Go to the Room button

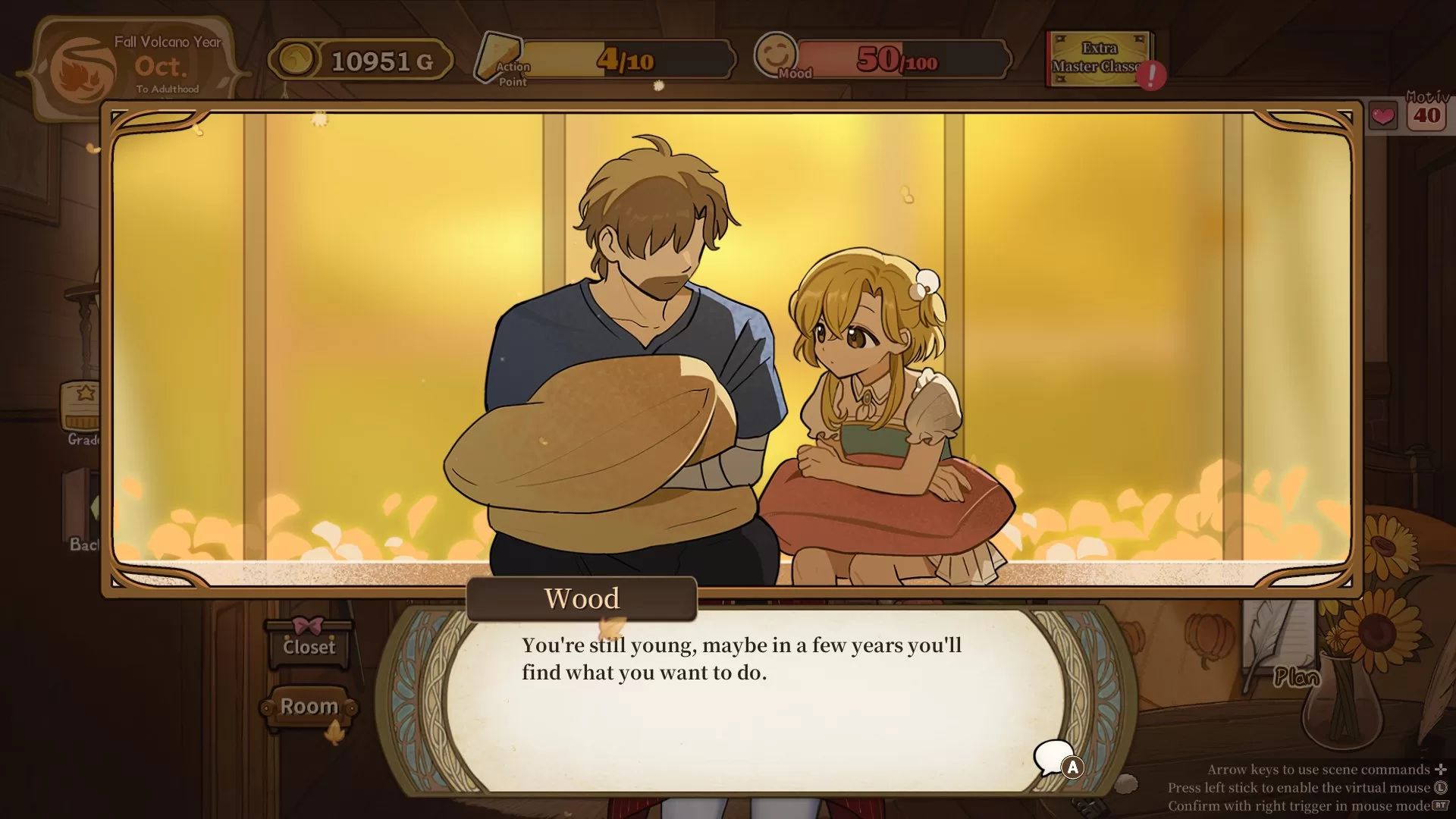pyautogui.click(x=309, y=707)
